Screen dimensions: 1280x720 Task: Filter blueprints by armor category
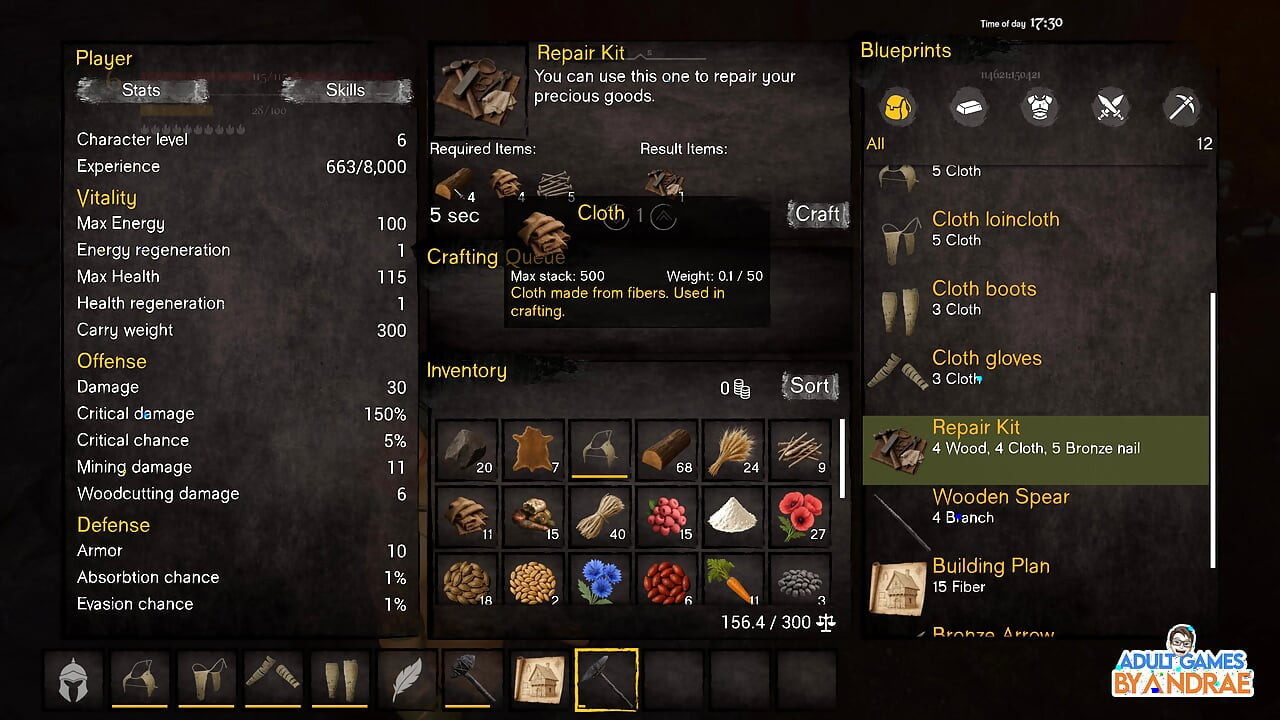(x=1039, y=107)
